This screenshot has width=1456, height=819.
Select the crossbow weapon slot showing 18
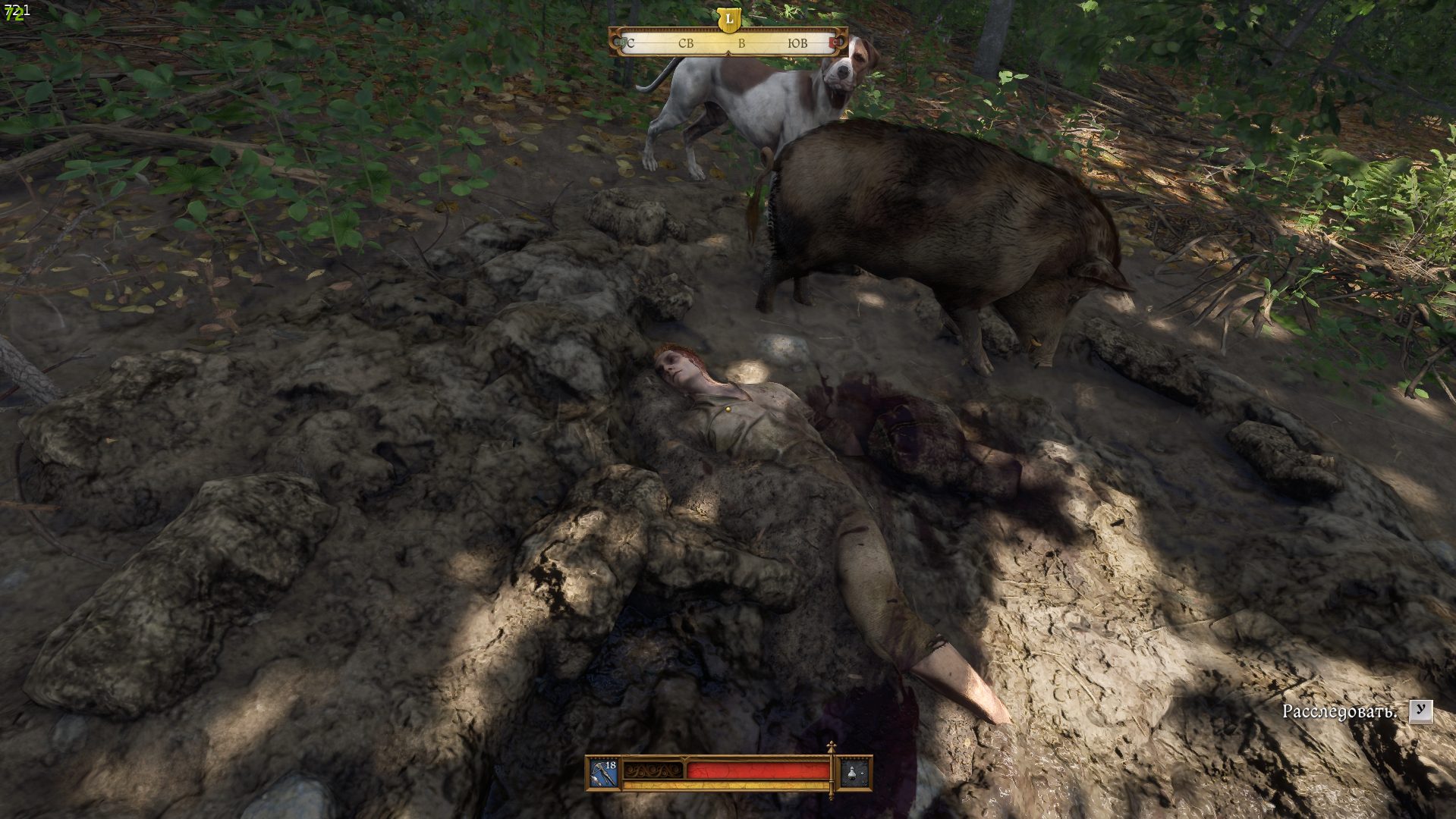[x=604, y=773]
